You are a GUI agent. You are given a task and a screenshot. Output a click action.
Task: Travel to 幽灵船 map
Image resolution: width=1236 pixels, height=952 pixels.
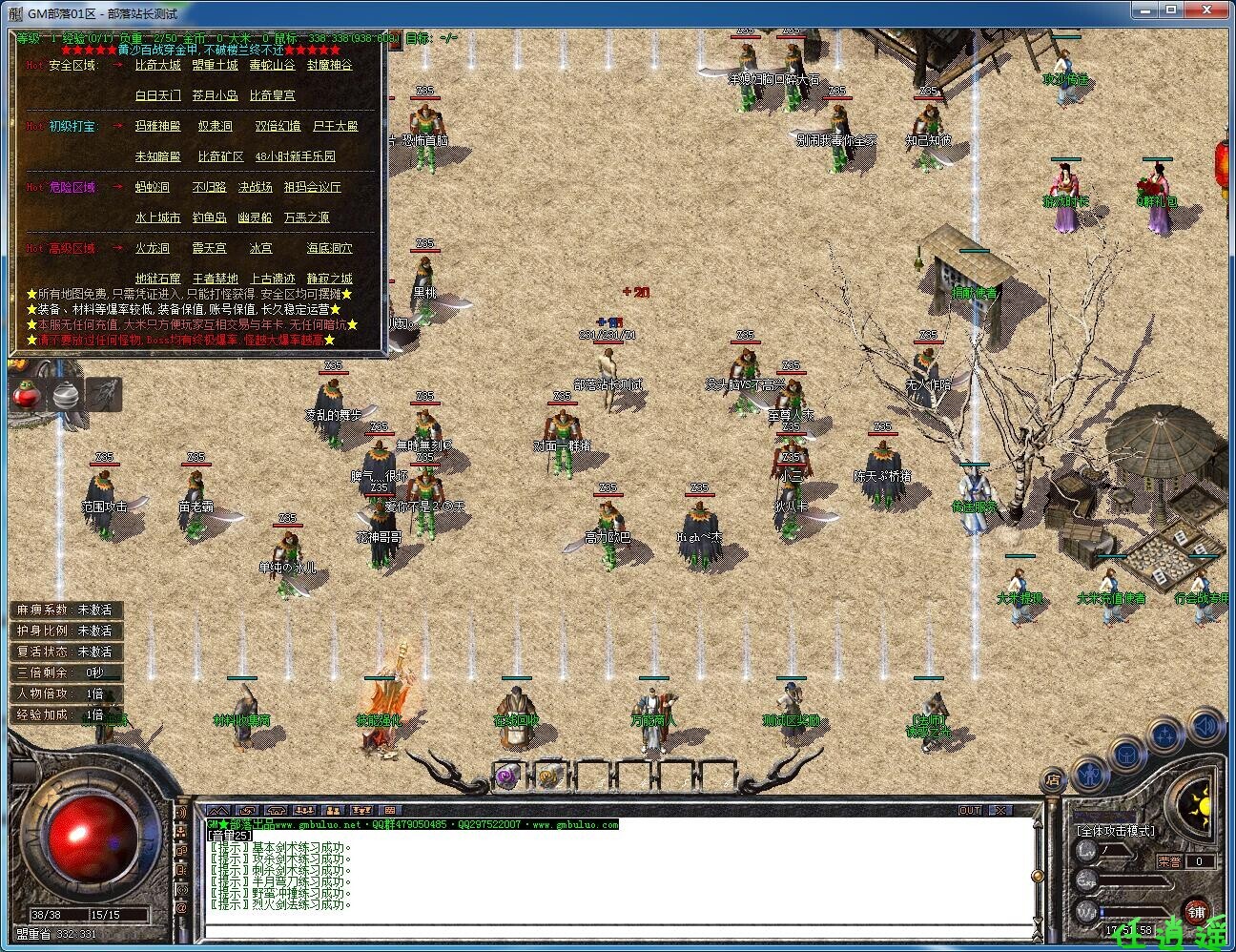255,217
